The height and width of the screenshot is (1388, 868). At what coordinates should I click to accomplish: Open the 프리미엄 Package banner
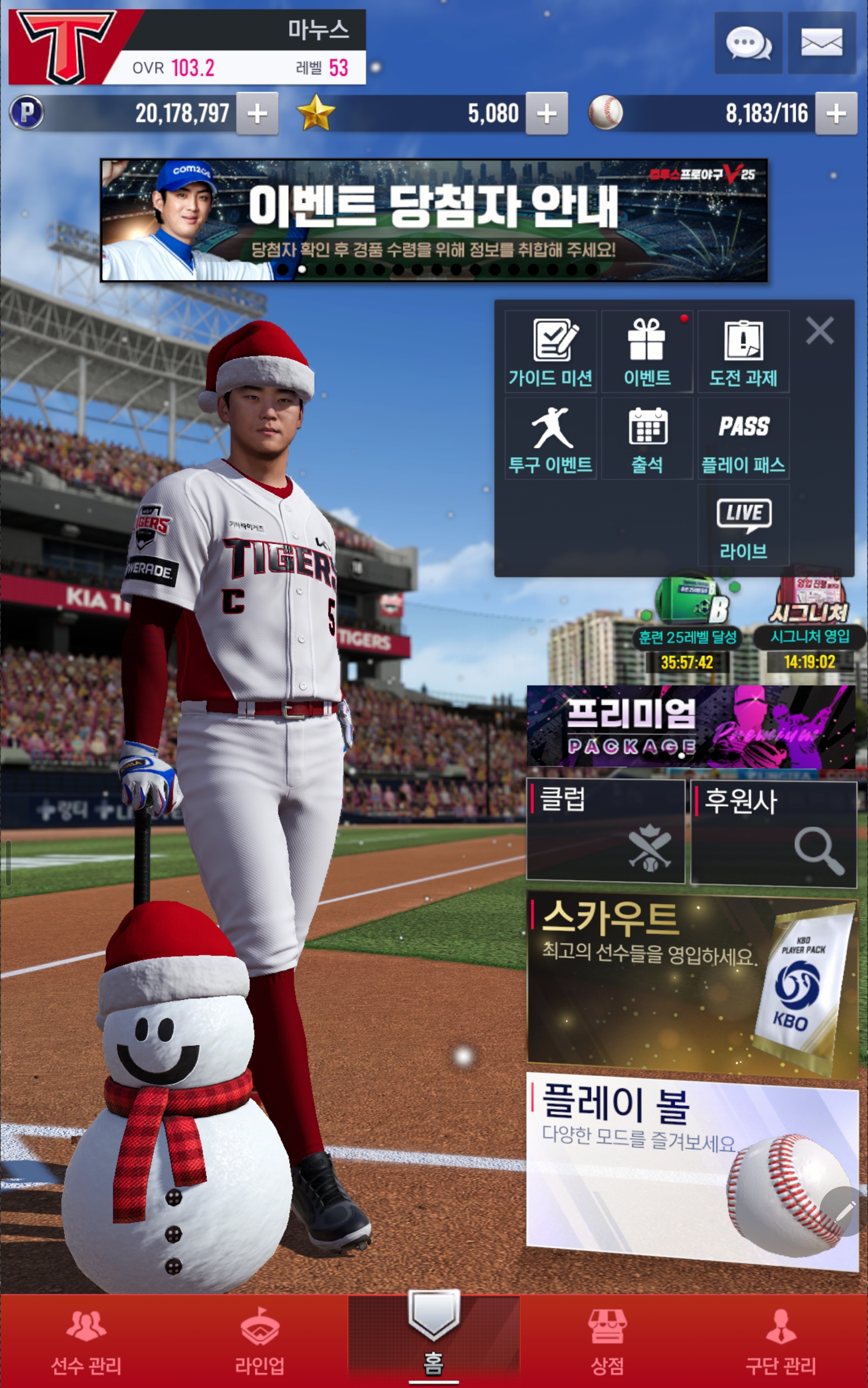pyautogui.click(x=691, y=726)
